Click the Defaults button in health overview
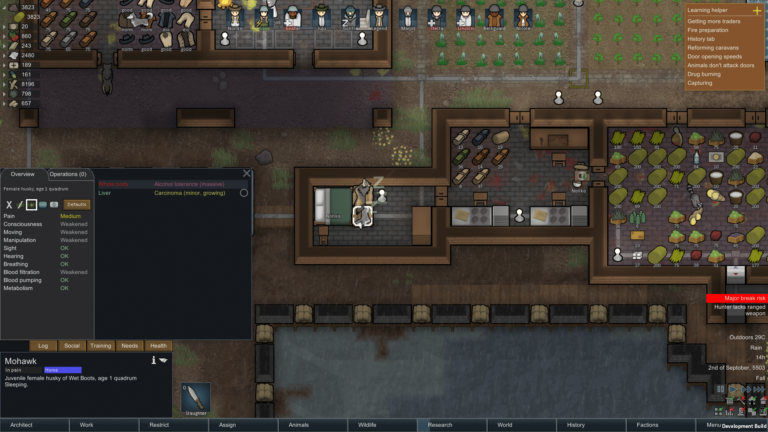 coord(77,204)
